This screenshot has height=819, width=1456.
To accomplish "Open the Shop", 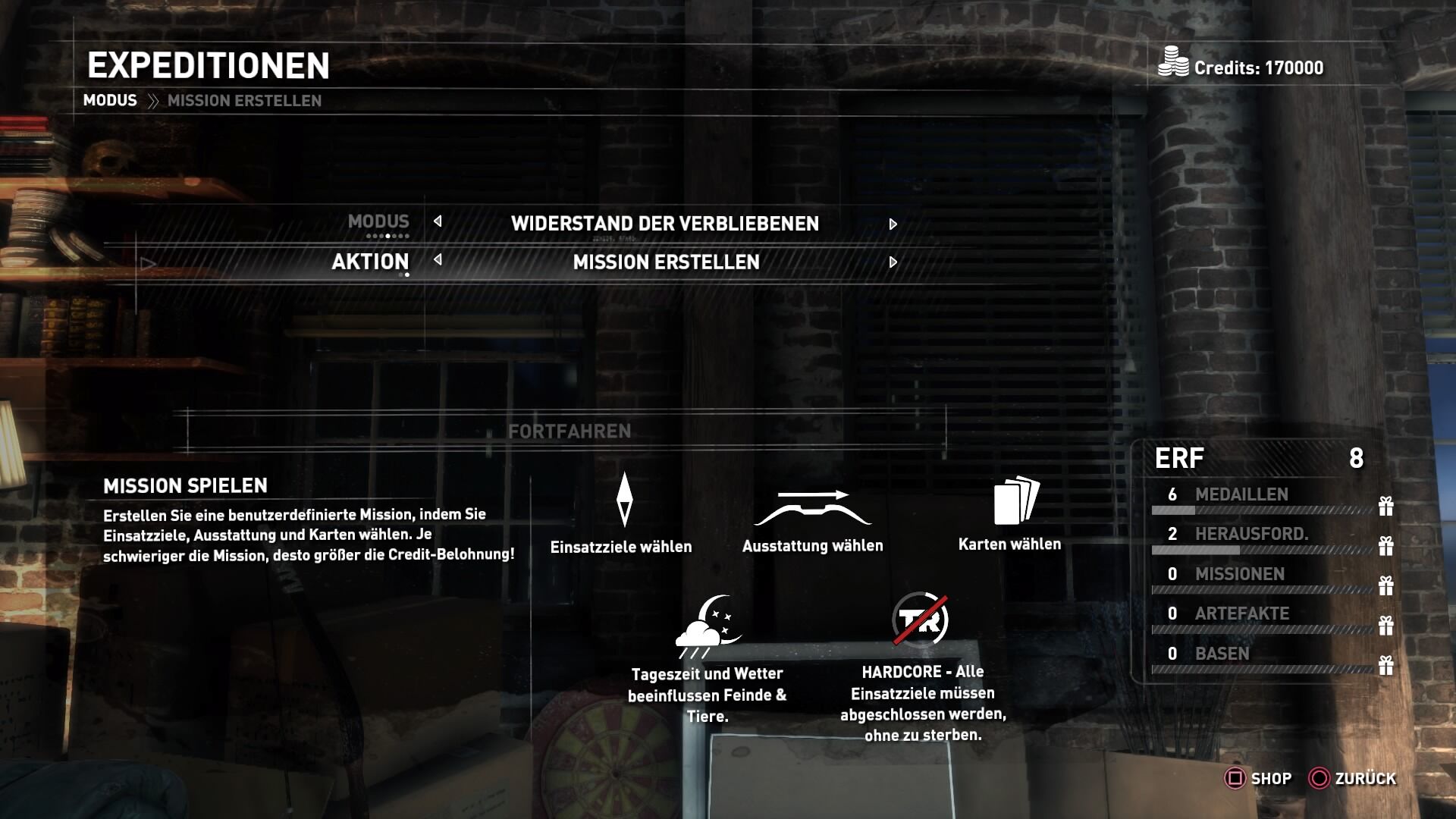I will pyautogui.click(x=1259, y=779).
